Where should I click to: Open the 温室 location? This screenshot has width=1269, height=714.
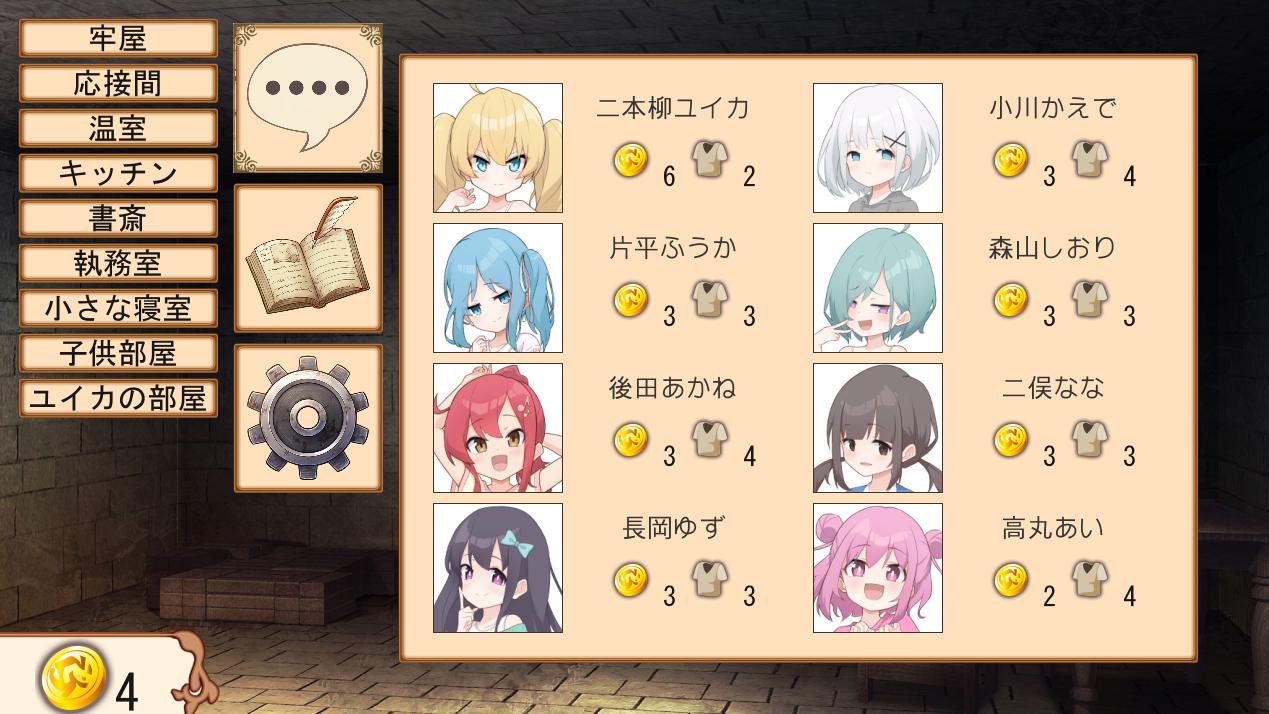(x=118, y=129)
